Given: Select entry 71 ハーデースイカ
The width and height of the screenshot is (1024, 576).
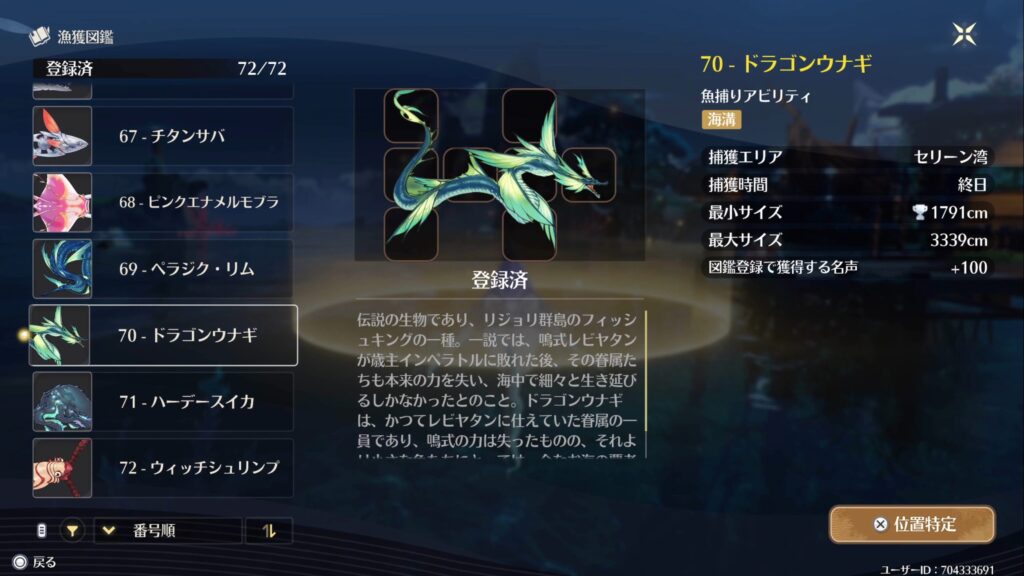Looking at the screenshot, I should click(163, 402).
